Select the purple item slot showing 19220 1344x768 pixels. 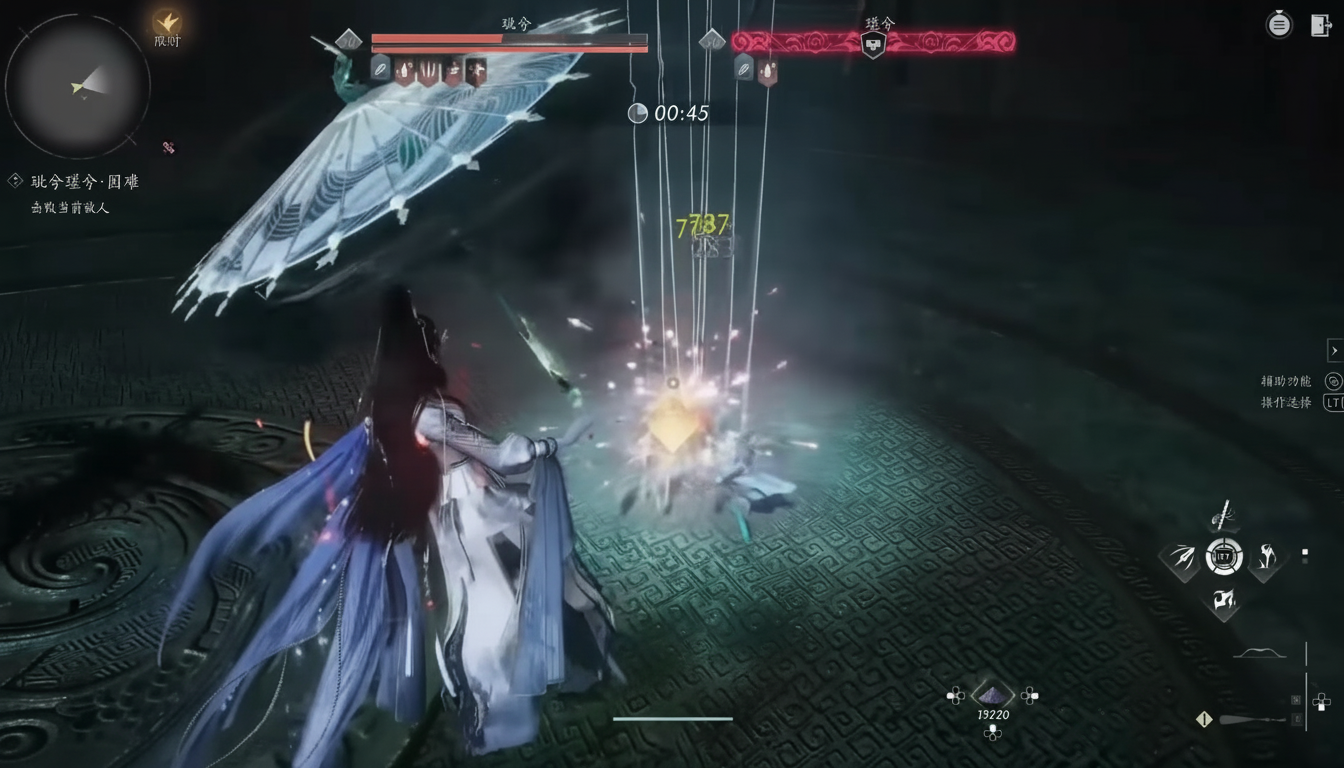coord(992,695)
